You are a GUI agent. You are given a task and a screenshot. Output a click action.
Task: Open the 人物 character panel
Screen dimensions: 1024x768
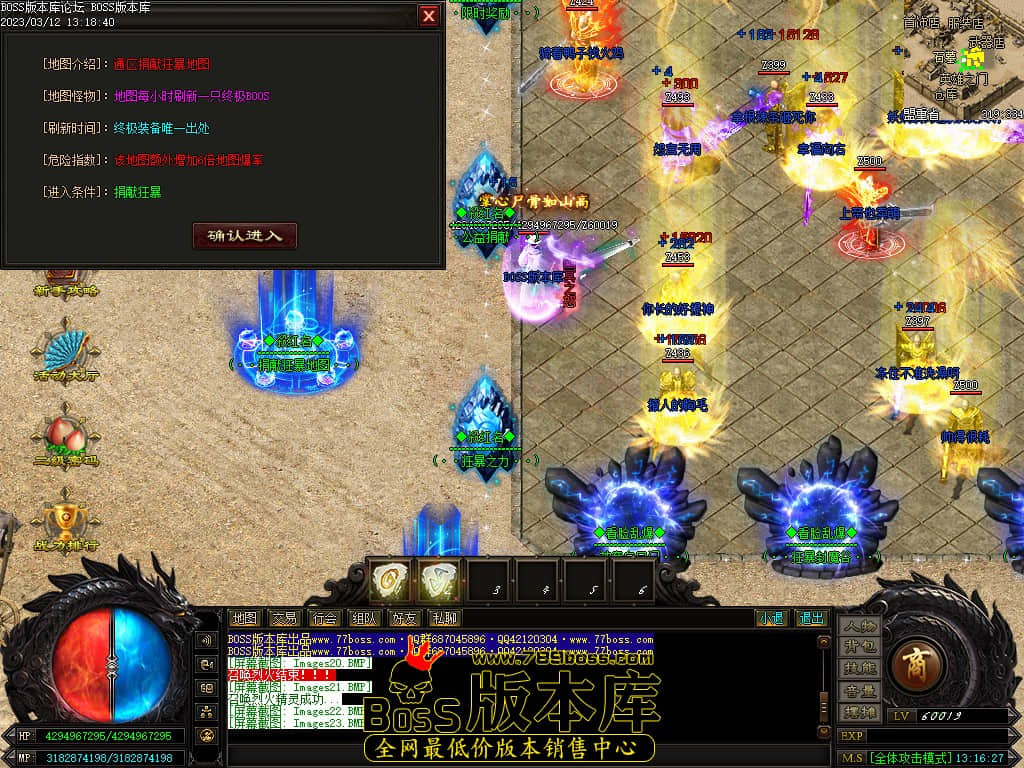859,626
